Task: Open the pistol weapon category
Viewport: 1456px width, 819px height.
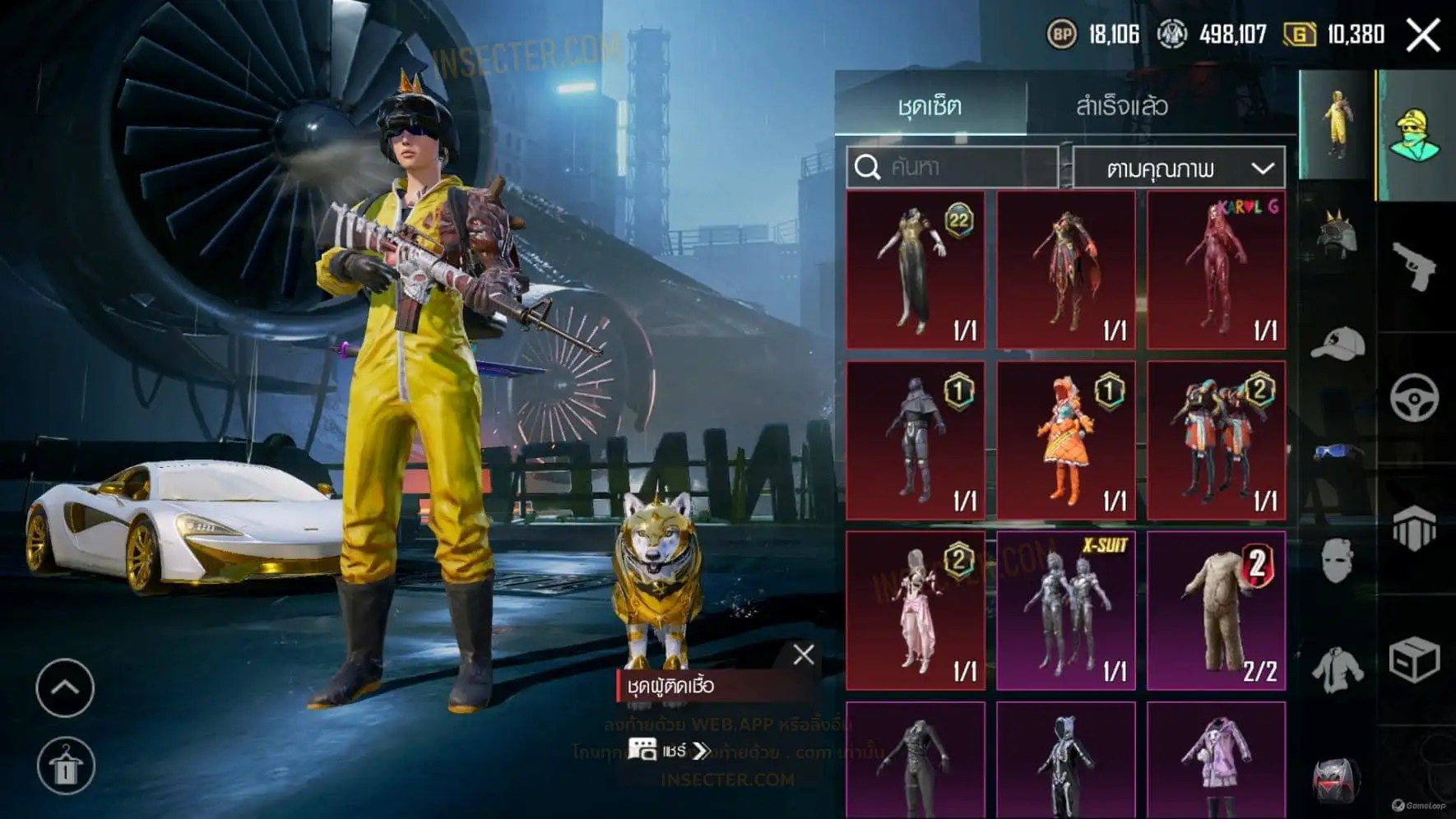Action: click(x=1414, y=266)
